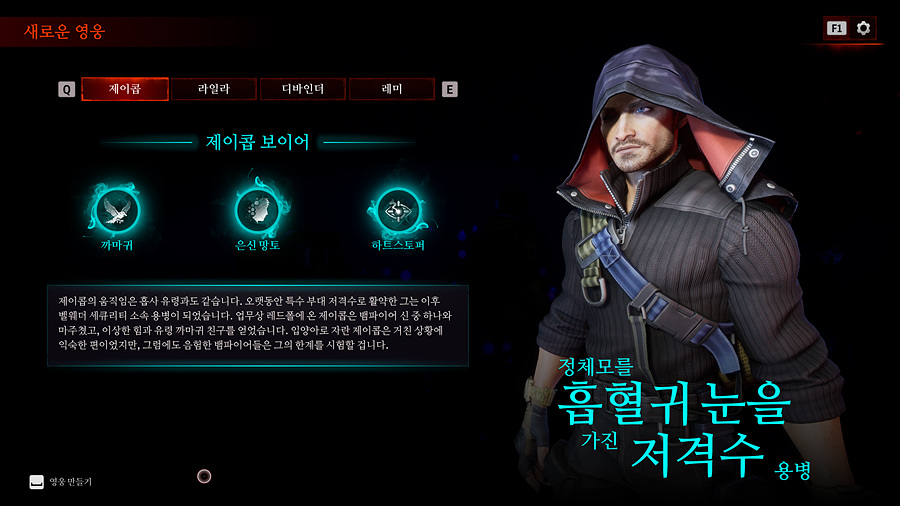This screenshot has width=900, height=506.
Task: Inspect the 은신 망토 cloak ability
Action: pyautogui.click(x=257, y=210)
